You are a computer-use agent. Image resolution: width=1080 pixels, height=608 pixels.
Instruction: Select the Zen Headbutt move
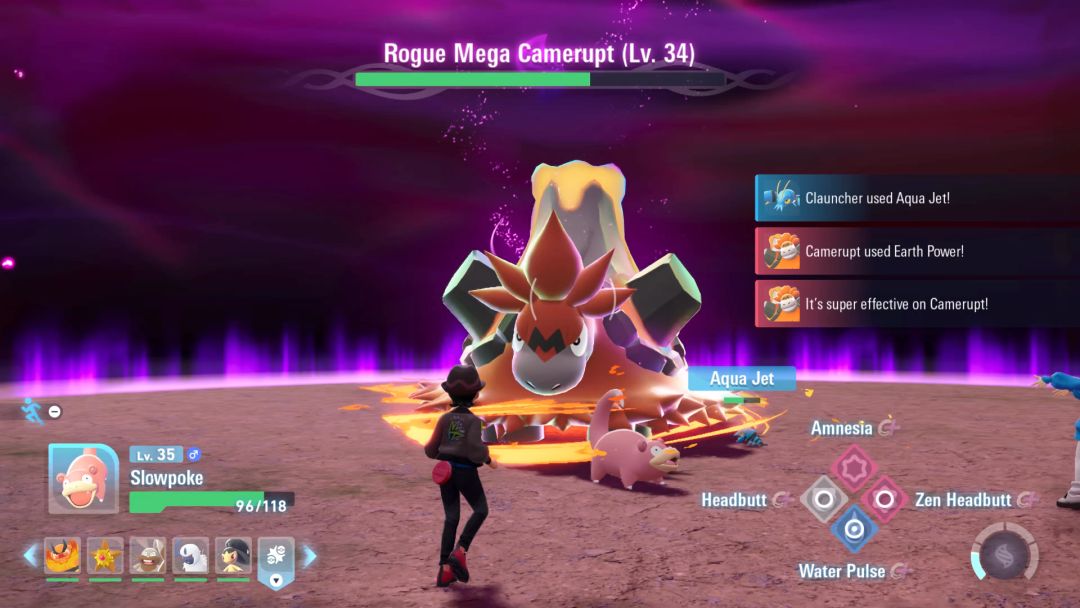pos(883,498)
